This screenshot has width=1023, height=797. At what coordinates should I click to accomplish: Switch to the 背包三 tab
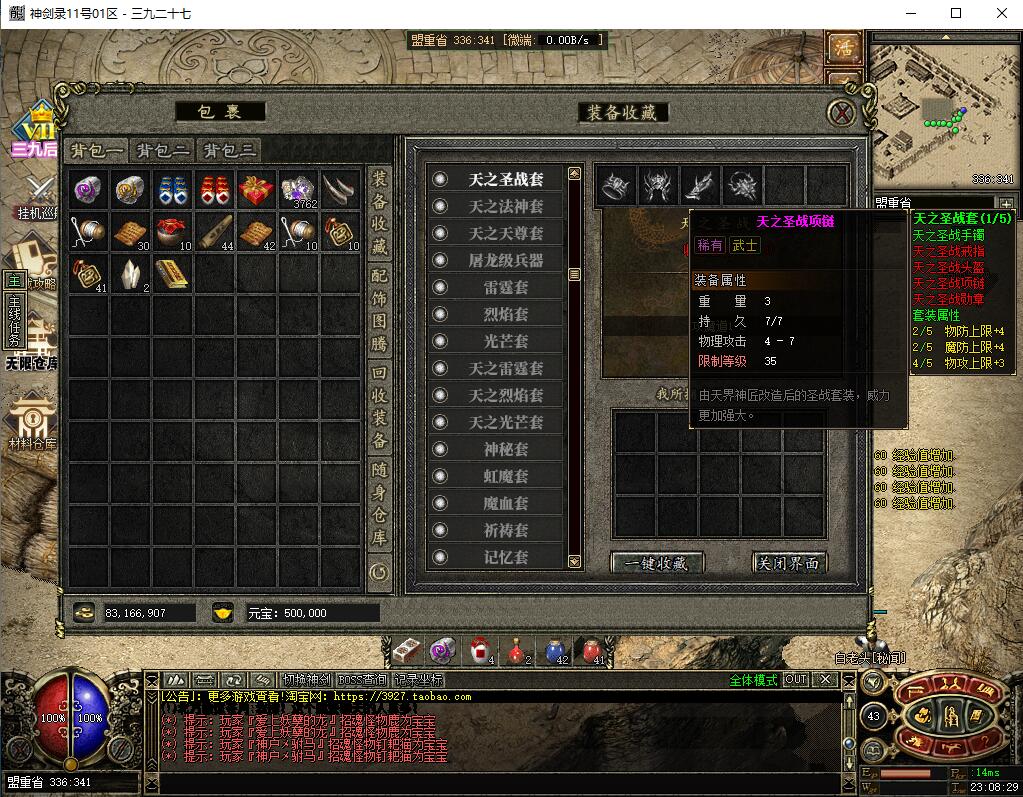(229, 151)
